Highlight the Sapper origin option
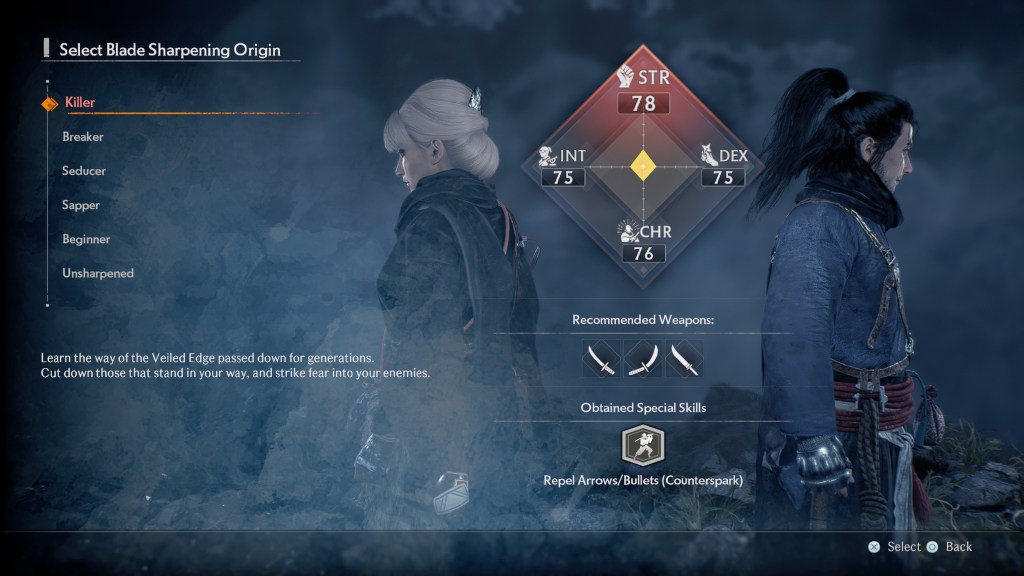This screenshot has width=1024, height=576. pyautogui.click(x=81, y=205)
